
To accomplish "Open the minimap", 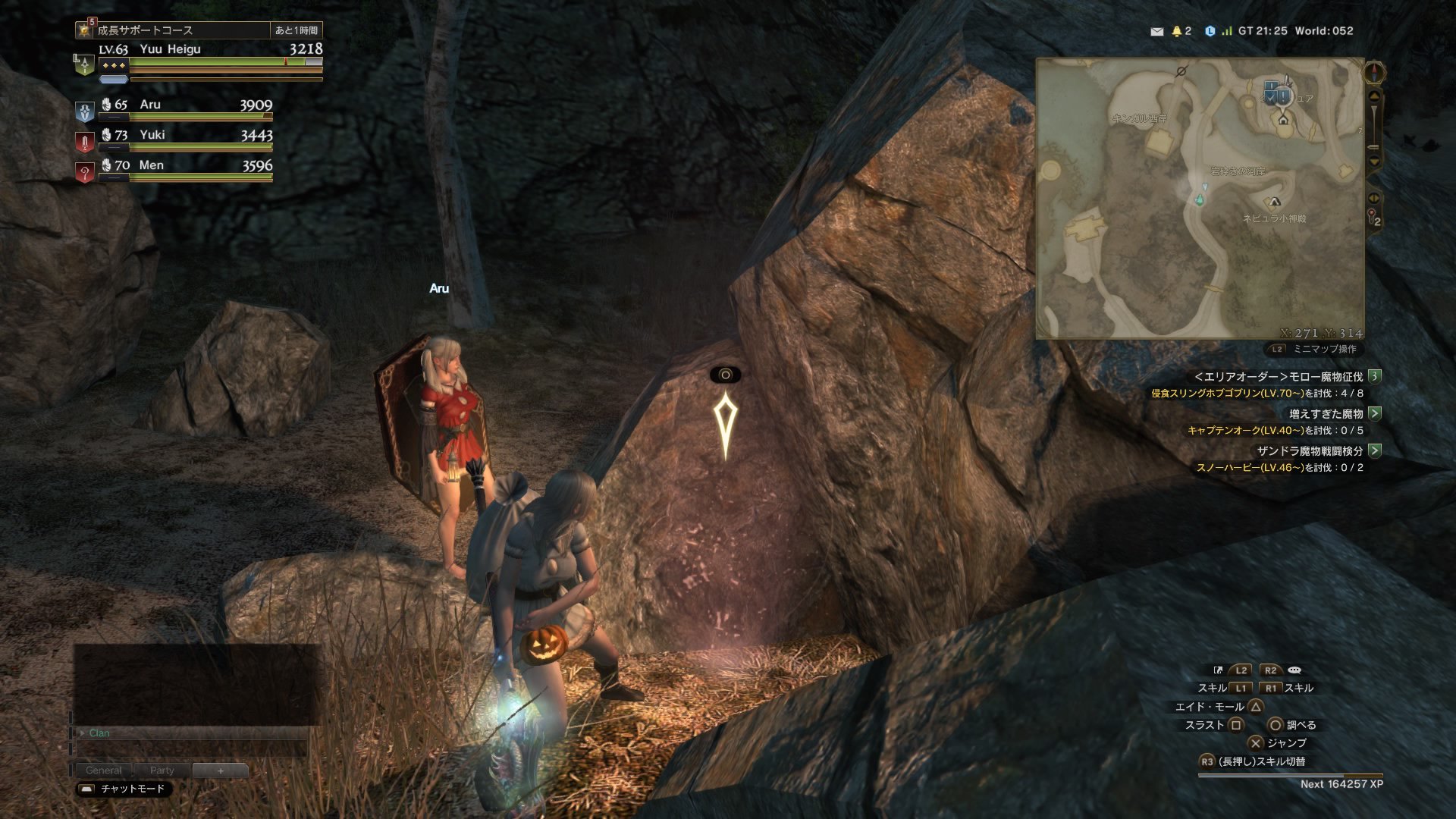I will [x=1200, y=199].
